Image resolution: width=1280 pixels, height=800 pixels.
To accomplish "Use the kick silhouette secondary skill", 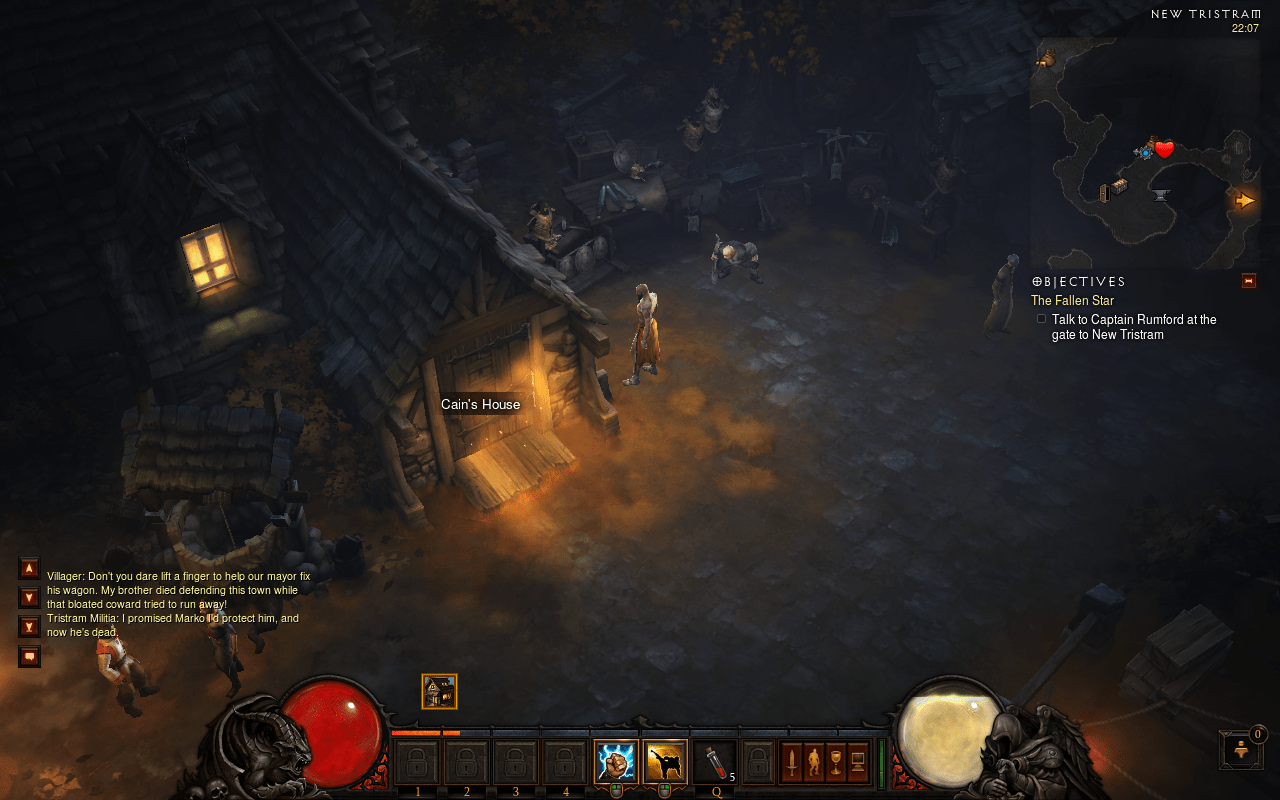I will (x=664, y=762).
